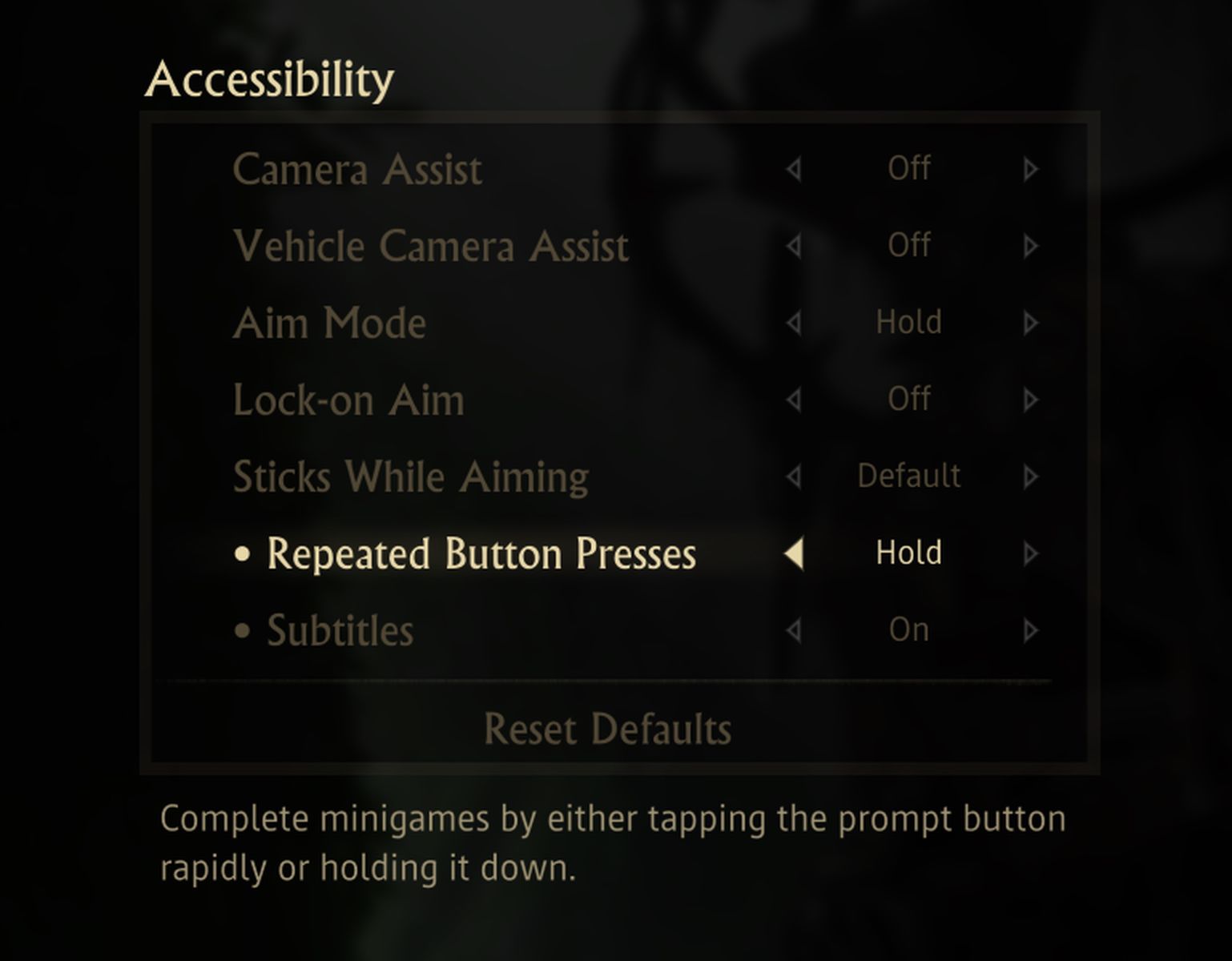
Task: Cycle Vehicle Camera Assist setting
Action: point(1029,246)
